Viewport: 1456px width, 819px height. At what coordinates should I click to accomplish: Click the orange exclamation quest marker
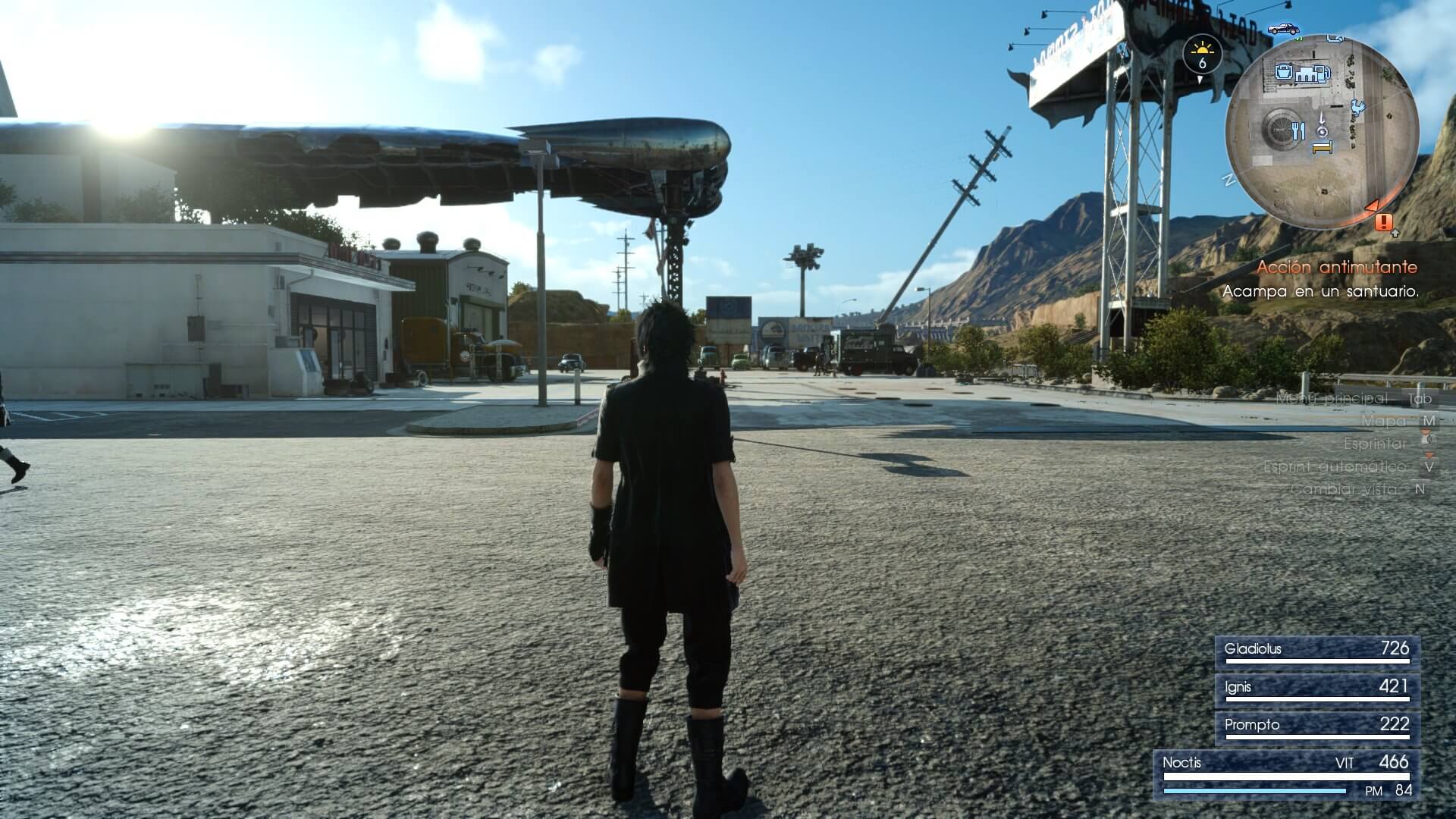pyautogui.click(x=1384, y=221)
